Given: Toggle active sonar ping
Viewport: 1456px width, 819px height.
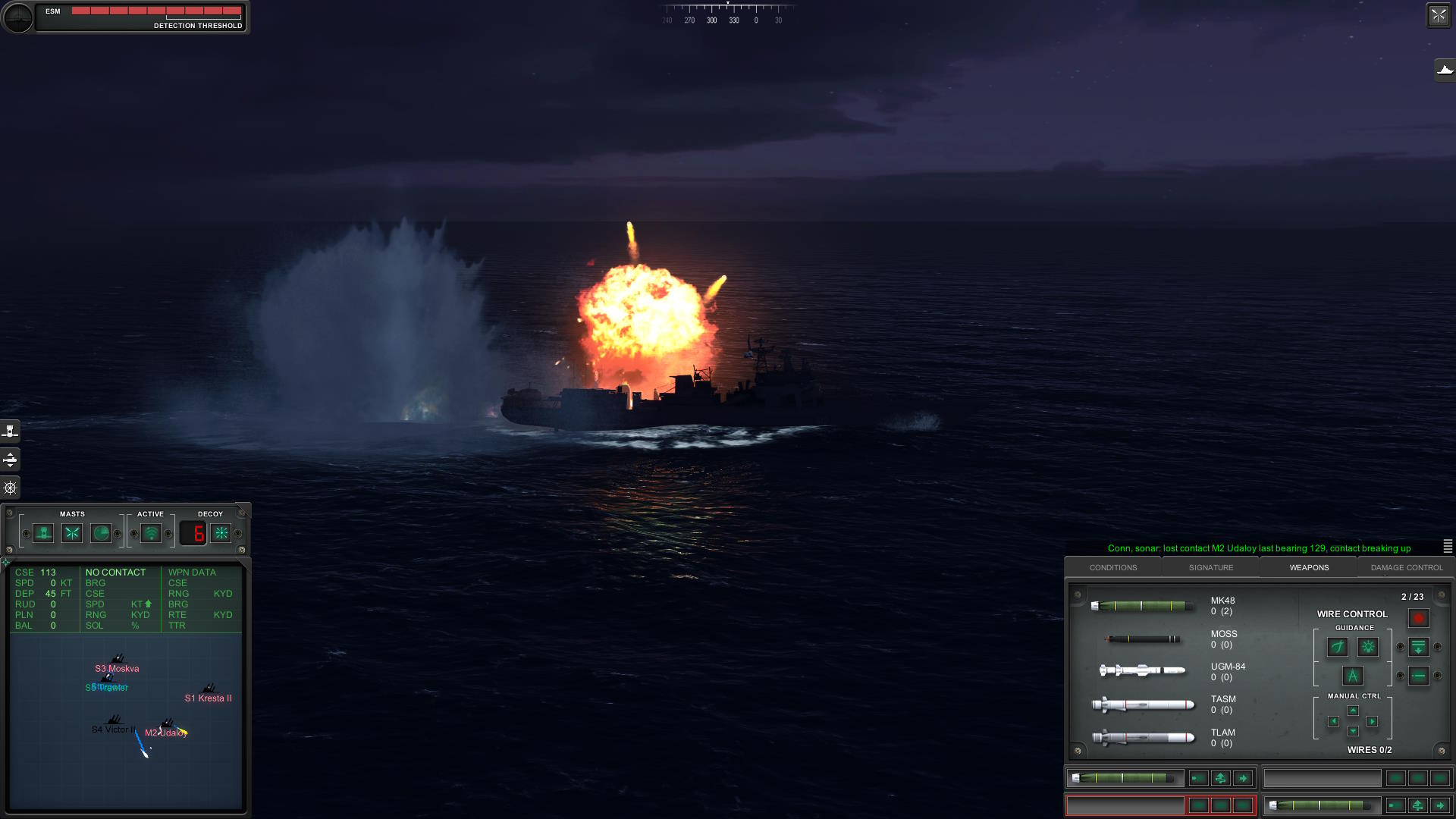Looking at the screenshot, I should click(151, 533).
